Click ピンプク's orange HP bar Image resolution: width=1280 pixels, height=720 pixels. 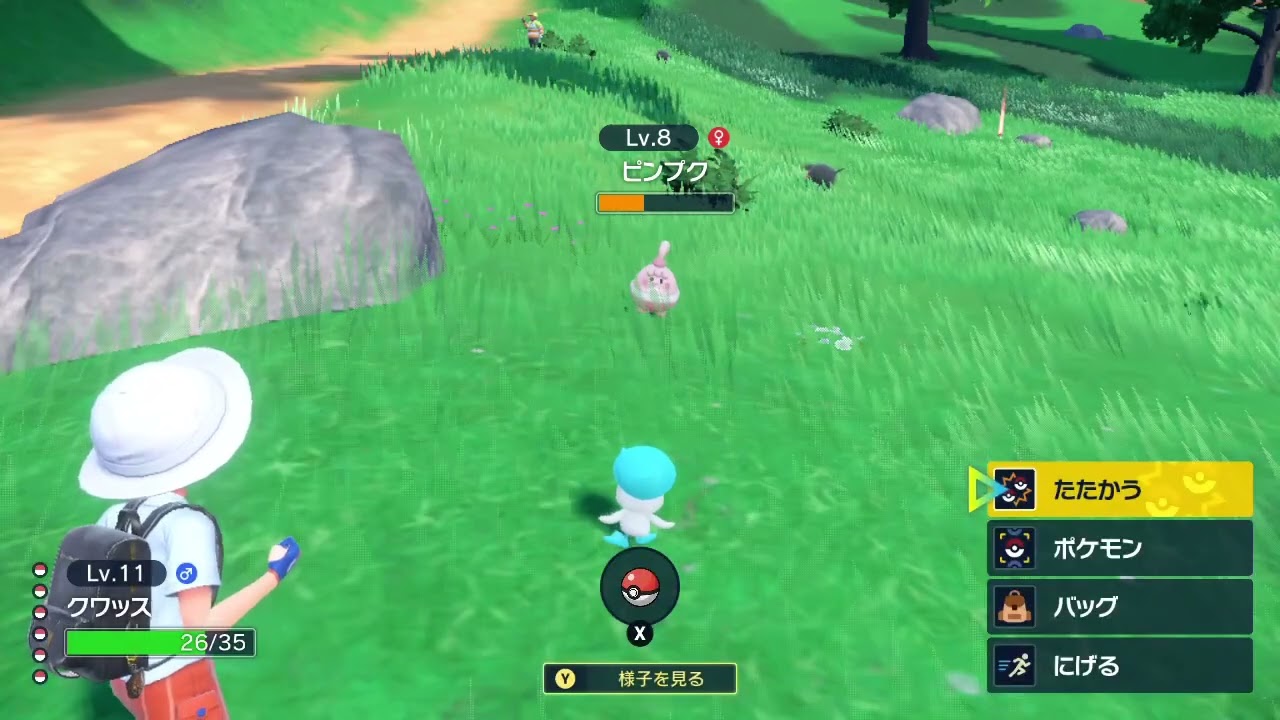point(665,203)
